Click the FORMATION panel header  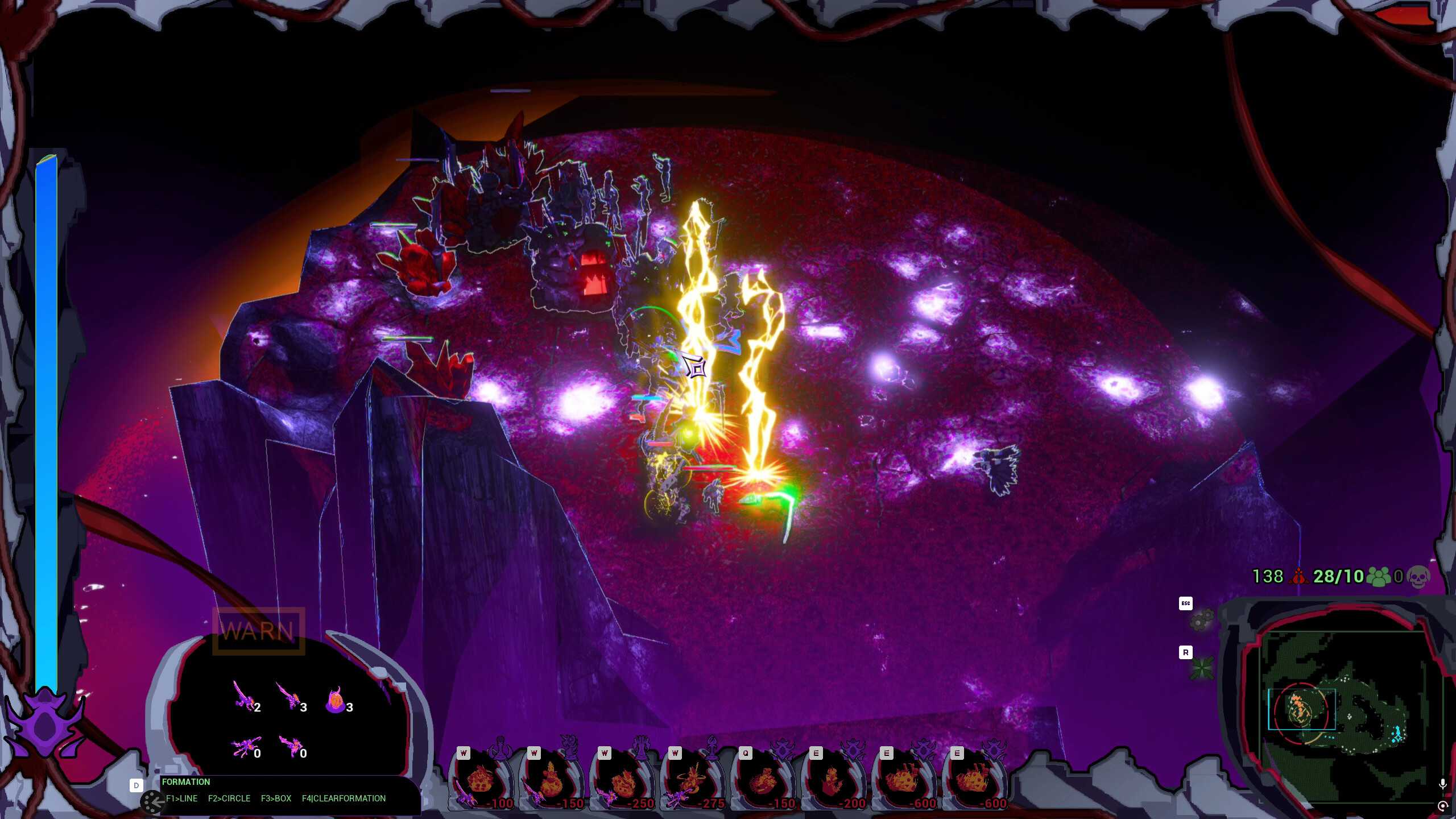[x=185, y=782]
